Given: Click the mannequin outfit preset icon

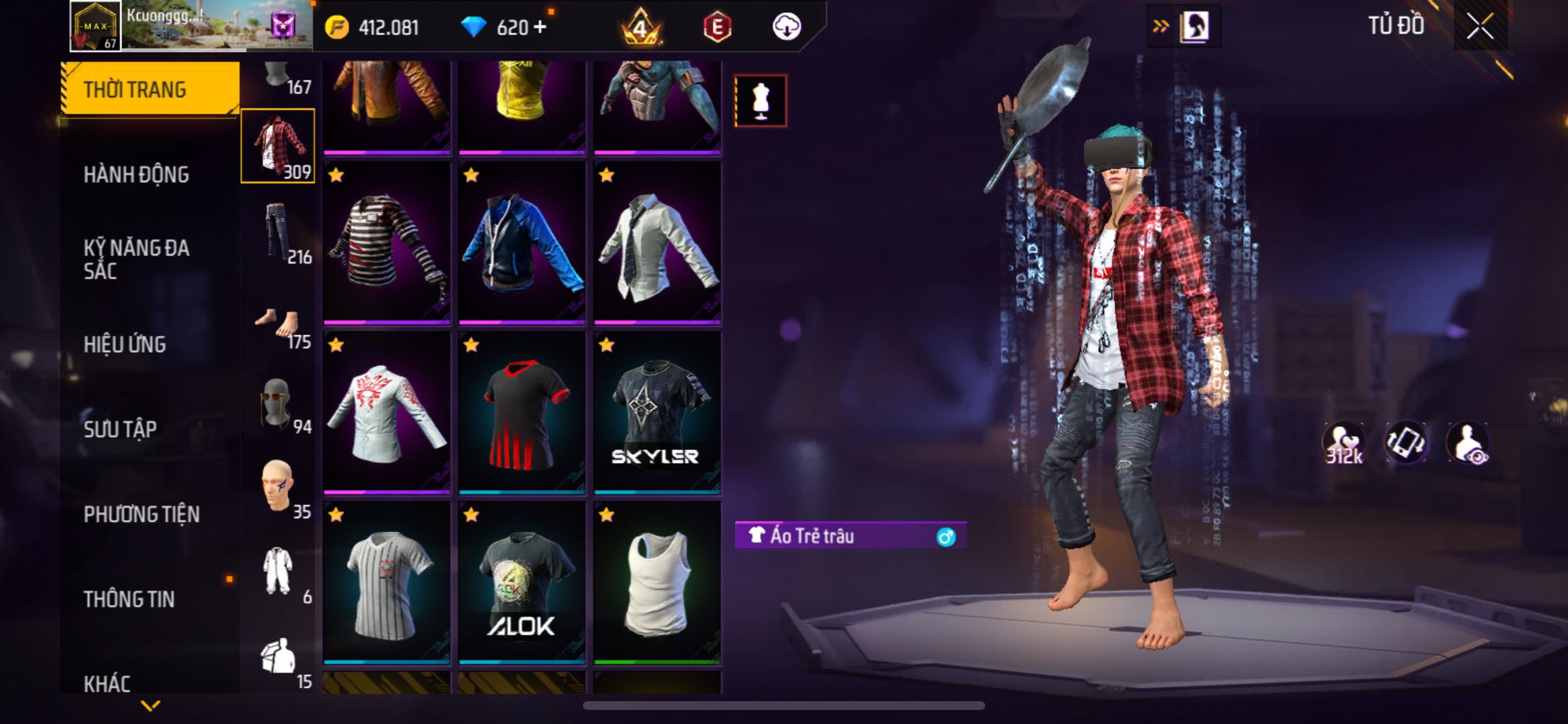Looking at the screenshot, I should (x=760, y=101).
